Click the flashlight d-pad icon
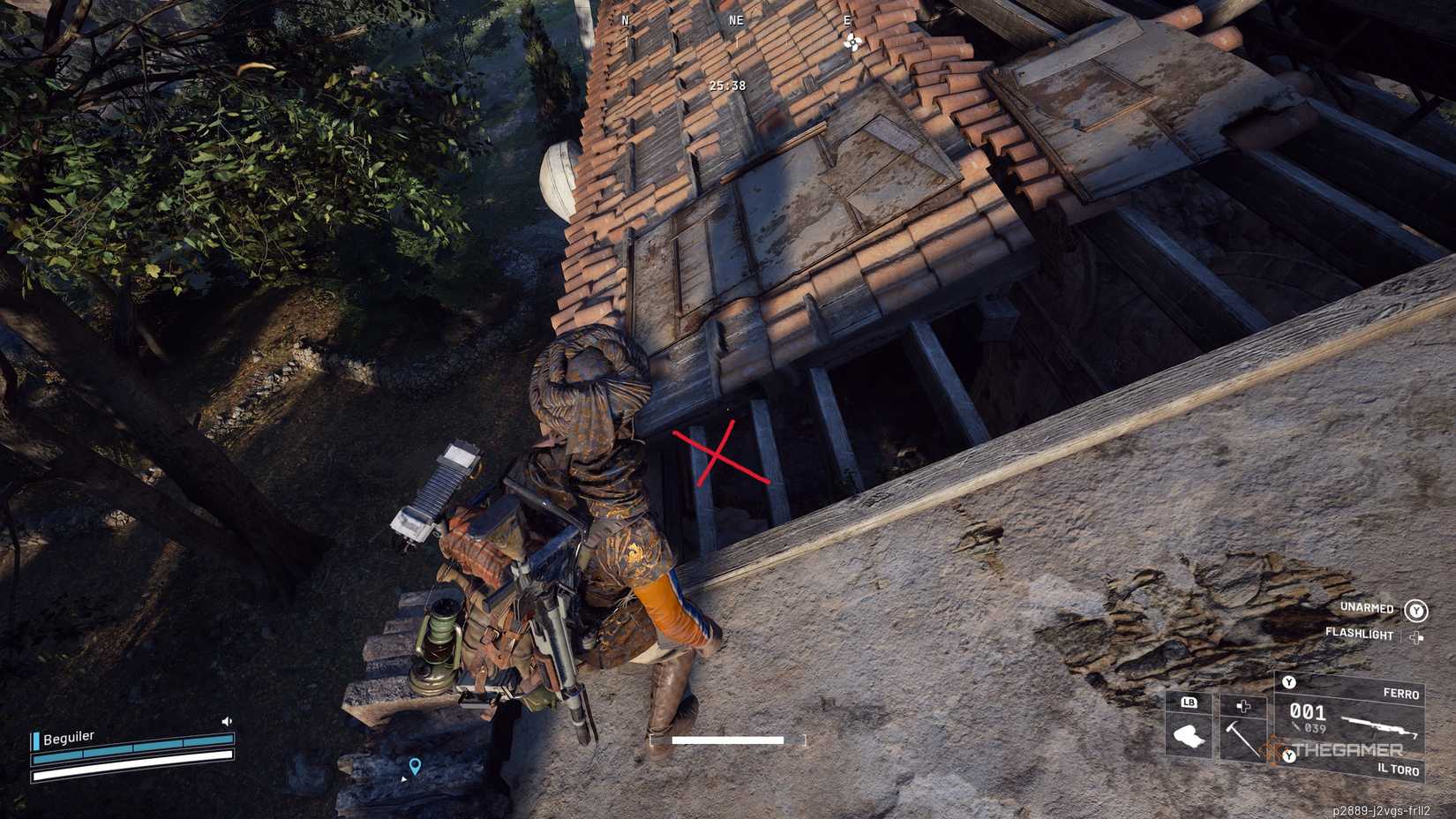 [1415, 636]
